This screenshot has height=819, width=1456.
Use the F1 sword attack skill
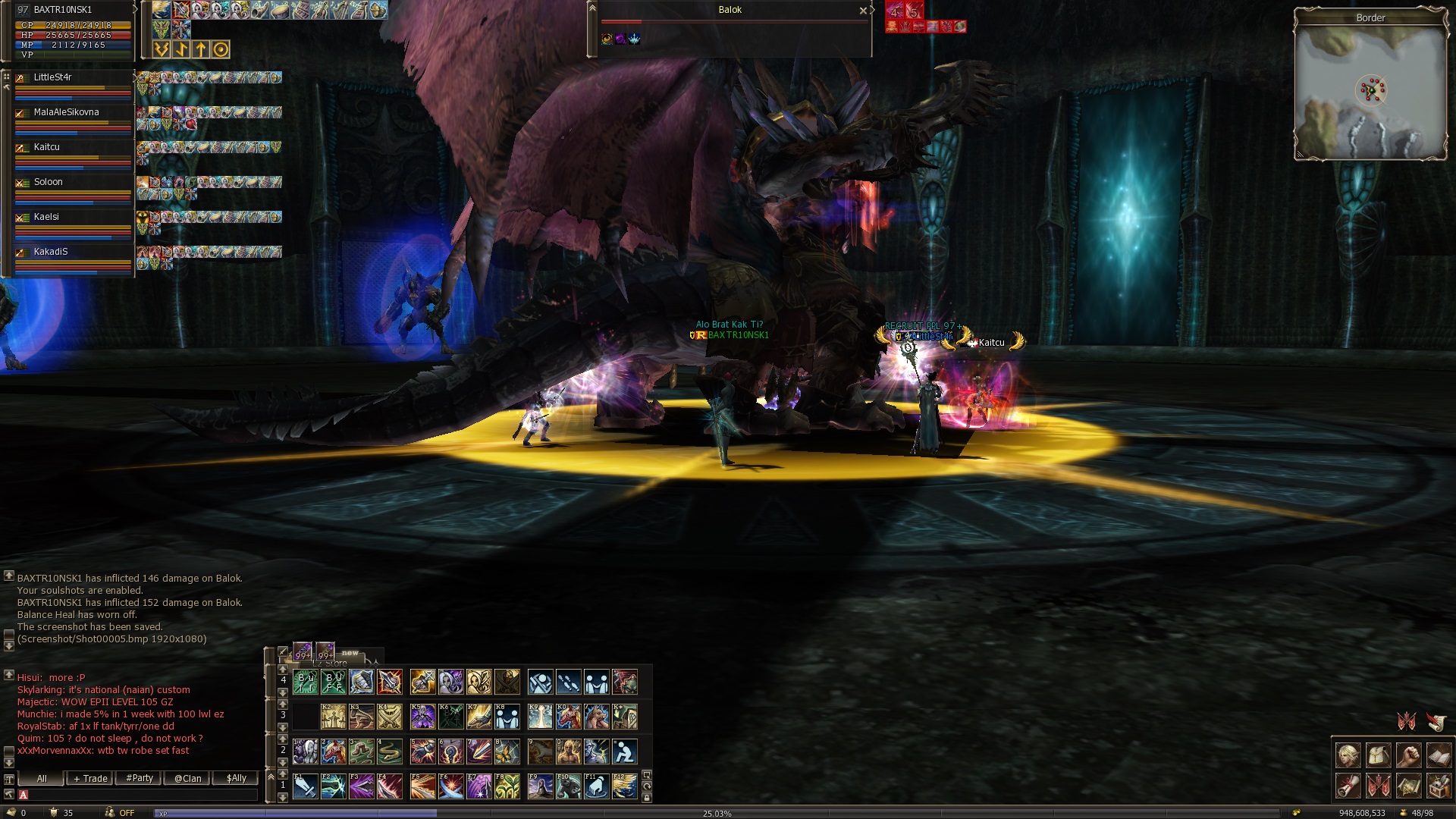(305, 787)
